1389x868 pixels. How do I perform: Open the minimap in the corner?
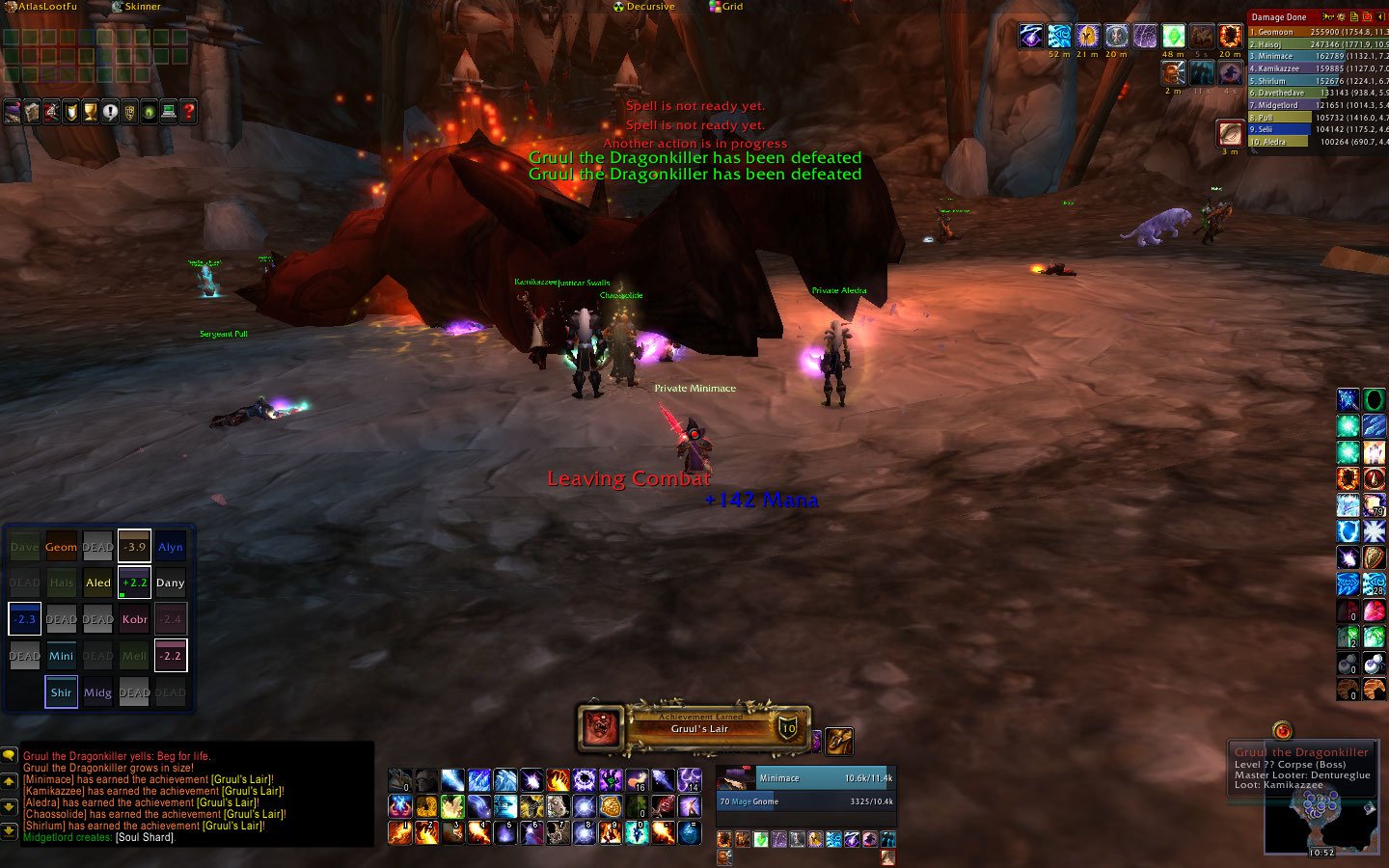pos(1320,820)
